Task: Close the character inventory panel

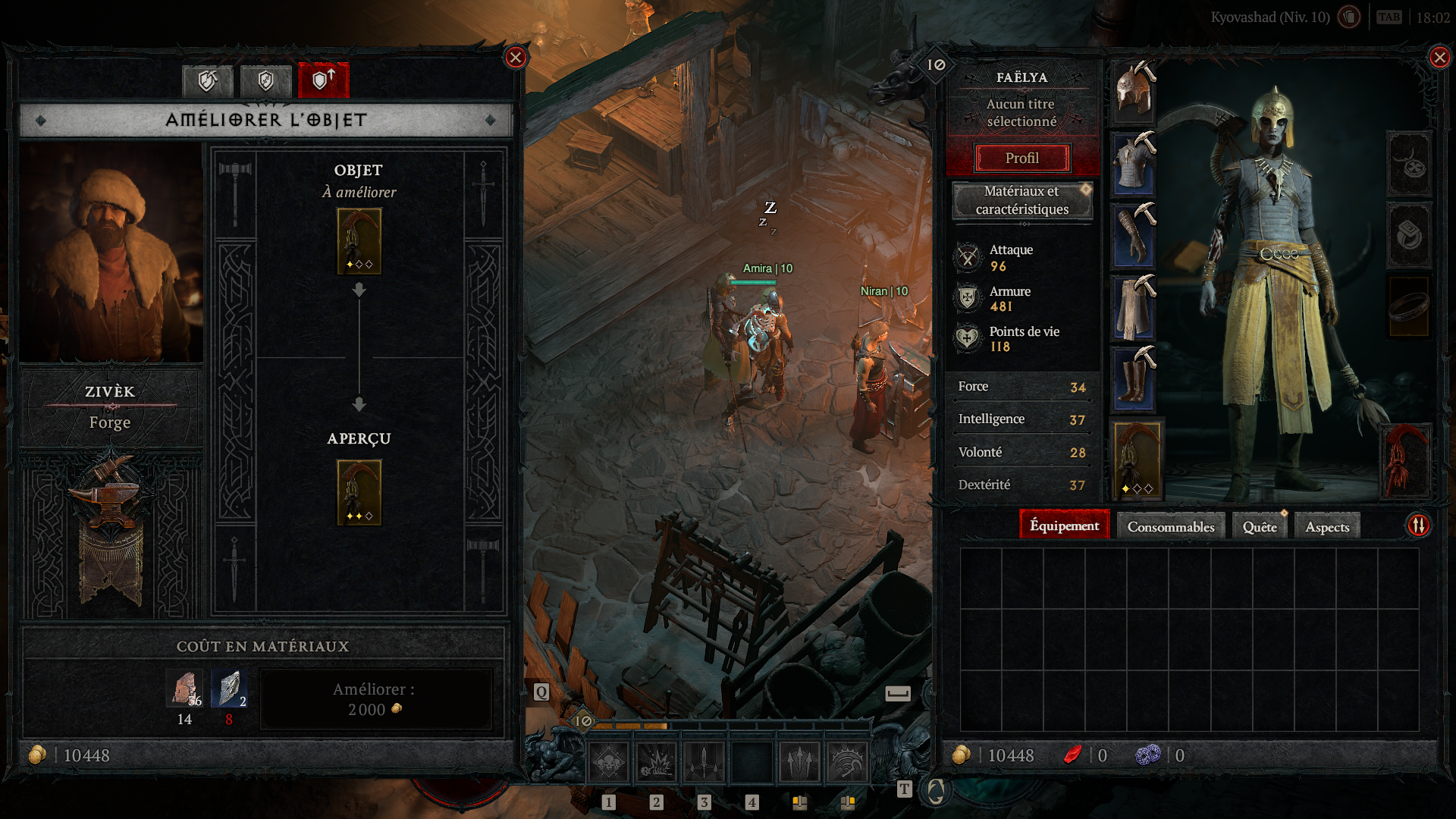Action: pos(1439,58)
